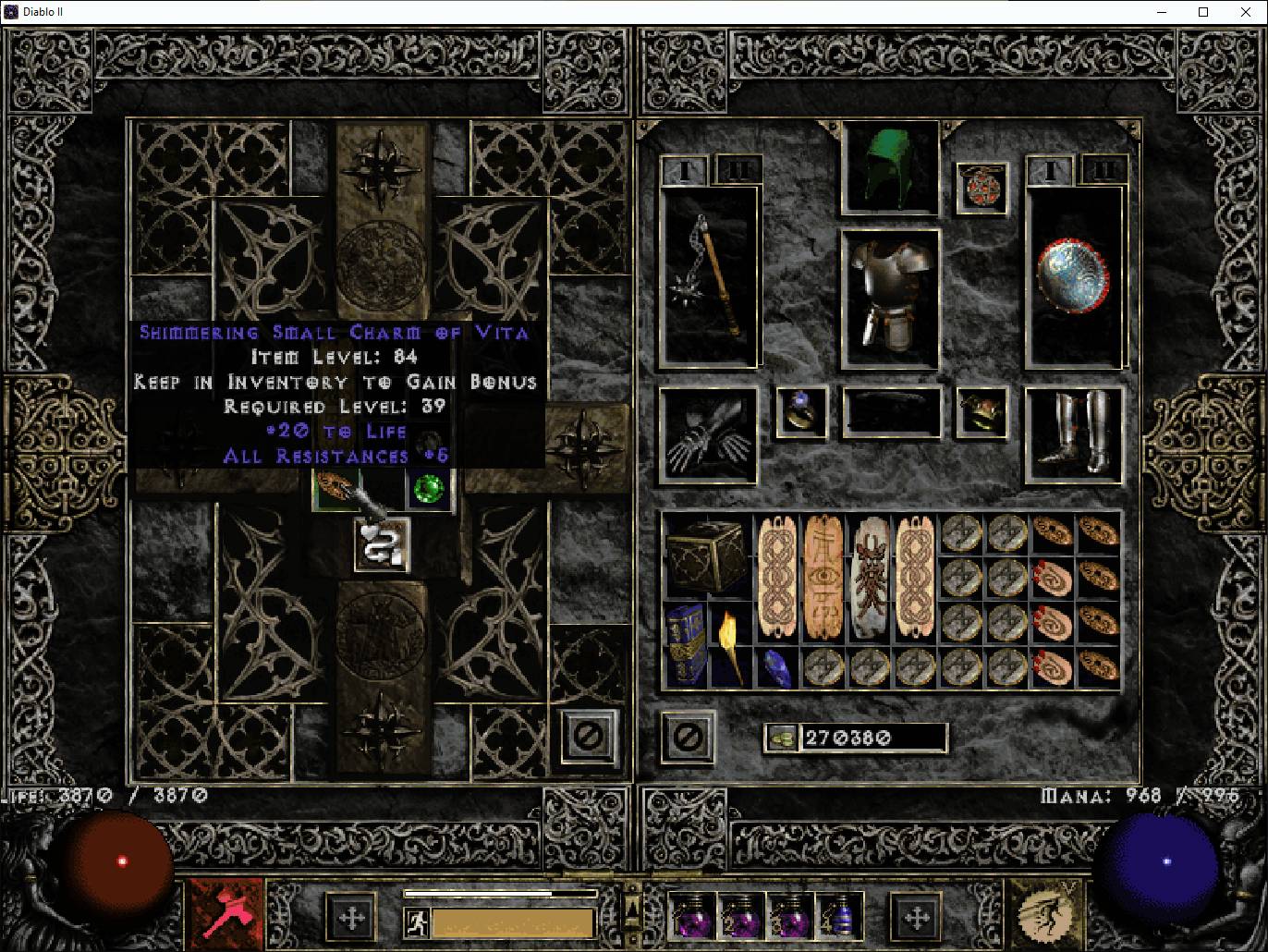This screenshot has width=1268, height=952.
Task: Open the skill selector icon on the bottom right
Action: click(1049, 915)
